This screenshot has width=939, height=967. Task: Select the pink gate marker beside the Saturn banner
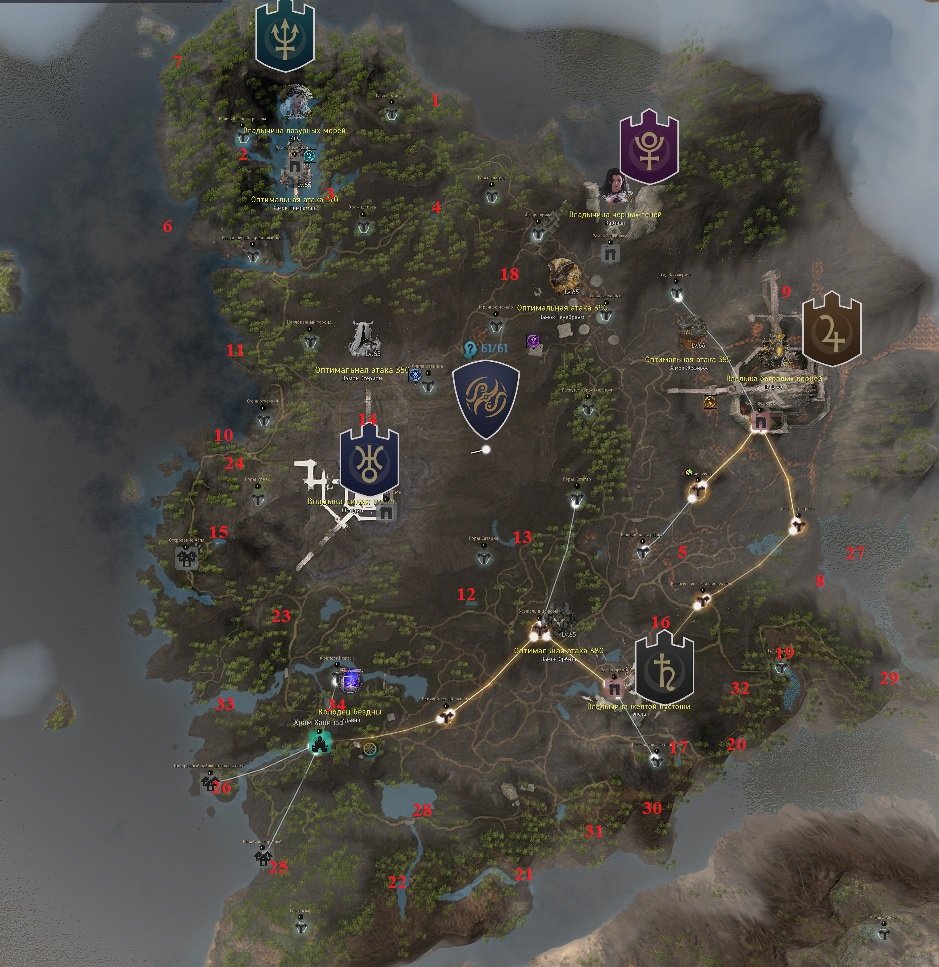click(x=615, y=688)
